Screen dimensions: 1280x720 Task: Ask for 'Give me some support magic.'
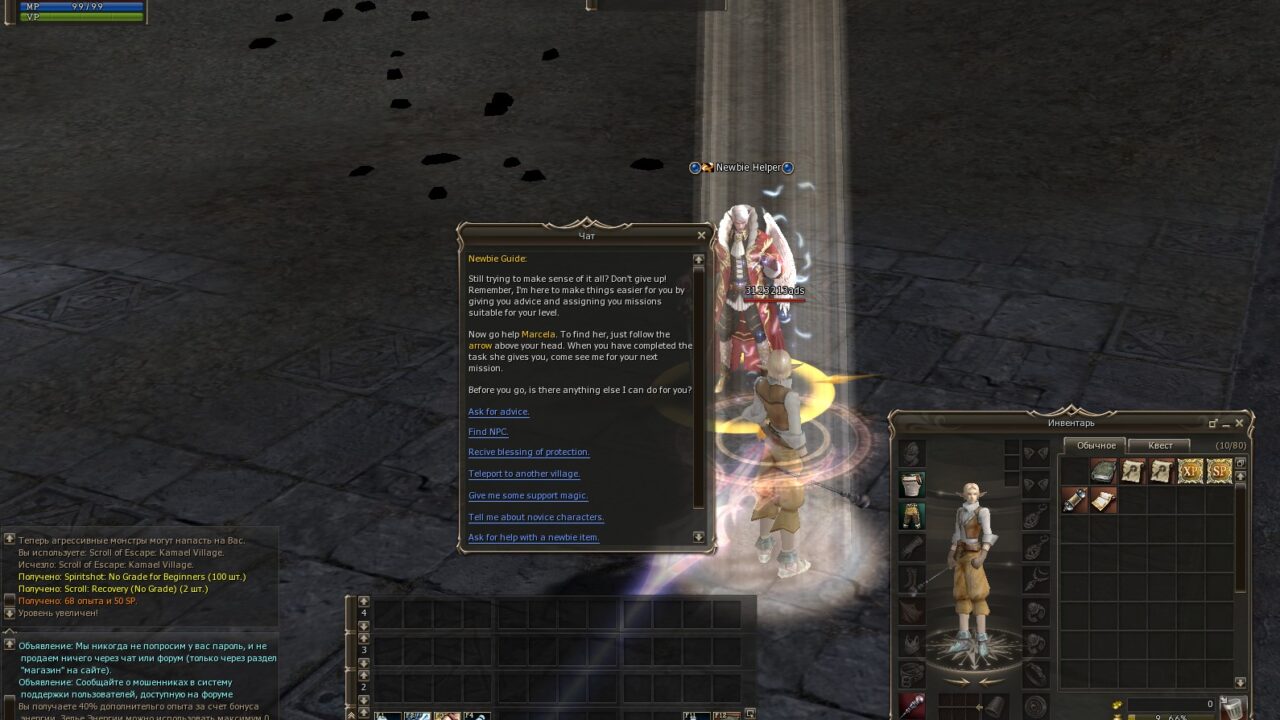(x=528, y=496)
